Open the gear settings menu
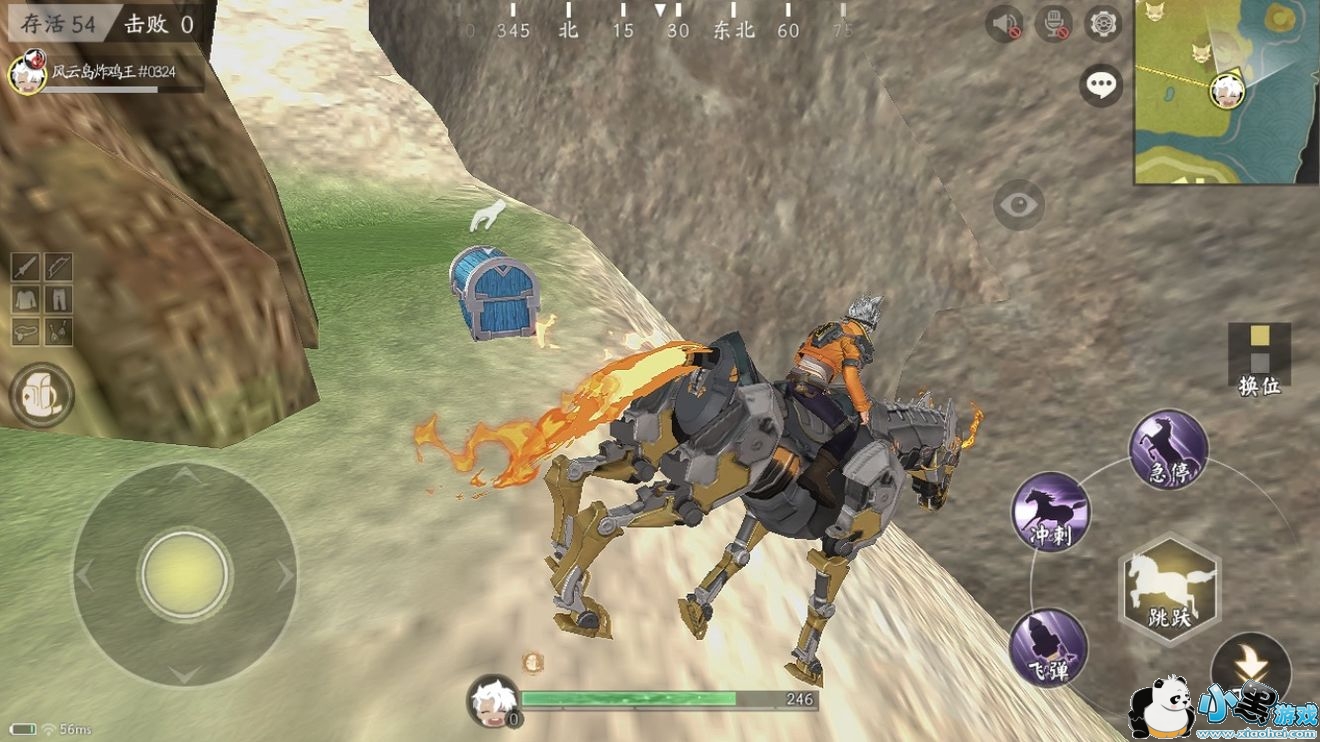The height and width of the screenshot is (742, 1320). click(1103, 23)
